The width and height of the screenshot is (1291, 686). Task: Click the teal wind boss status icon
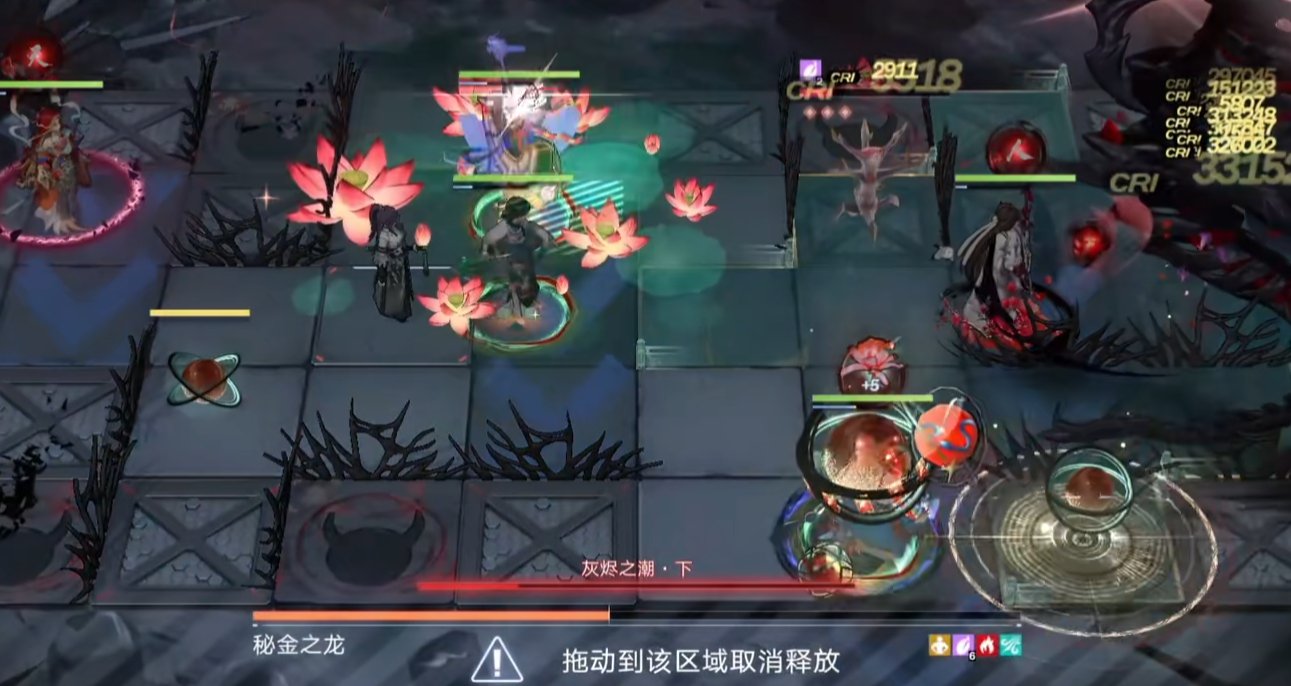[x=1011, y=645]
